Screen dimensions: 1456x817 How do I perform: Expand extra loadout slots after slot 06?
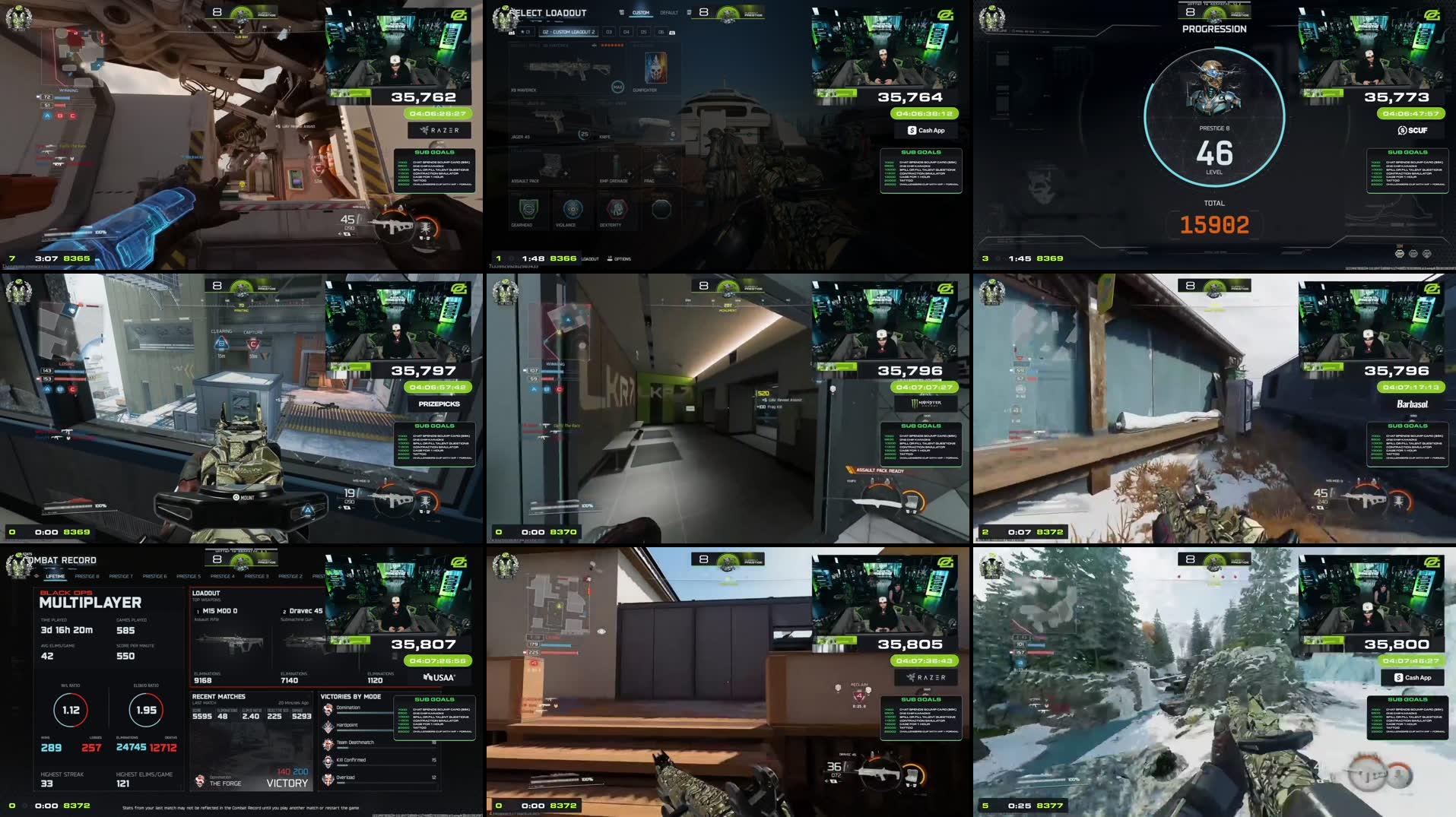[672, 33]
